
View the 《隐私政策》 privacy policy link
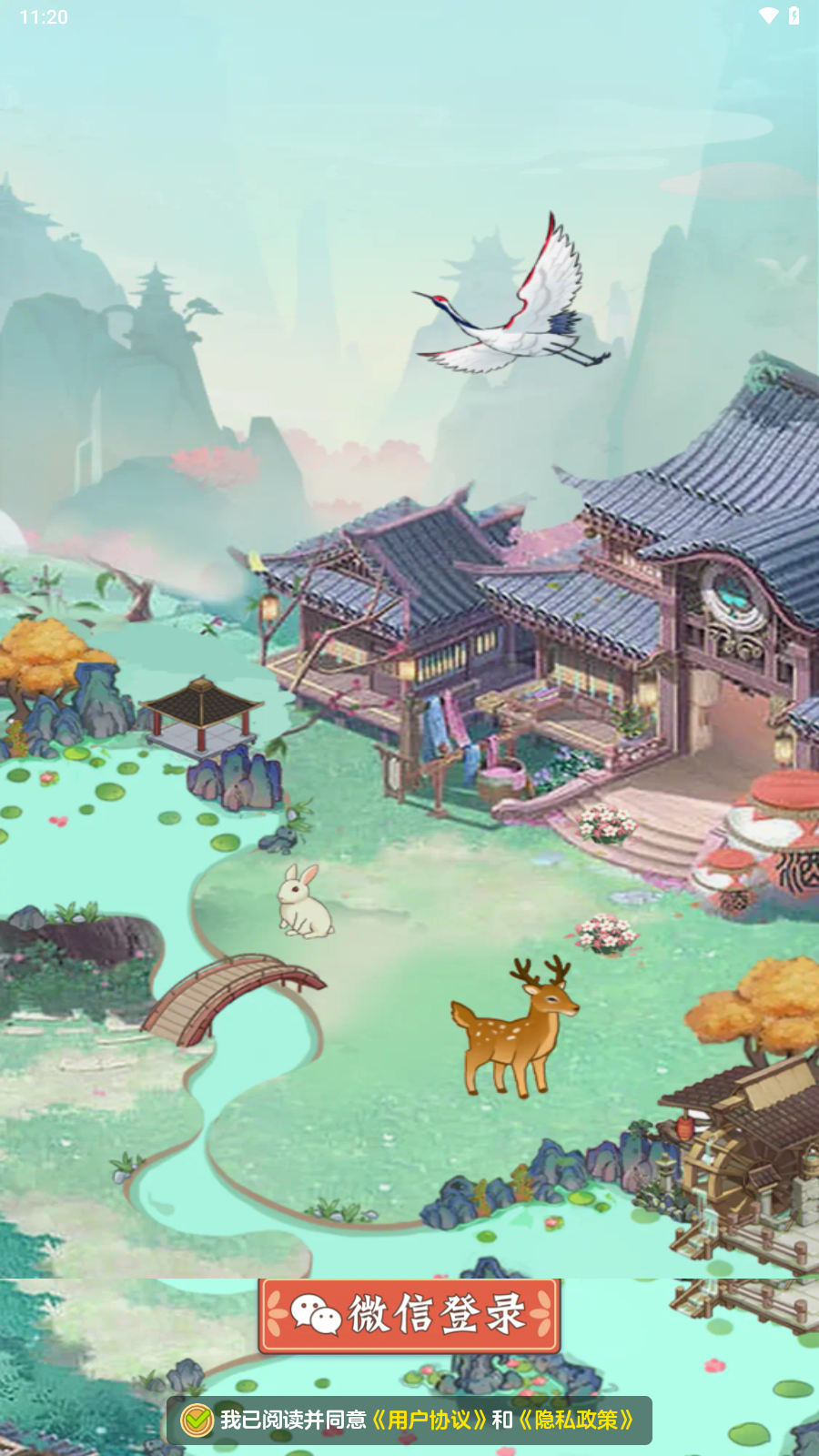click(576, 1421)
